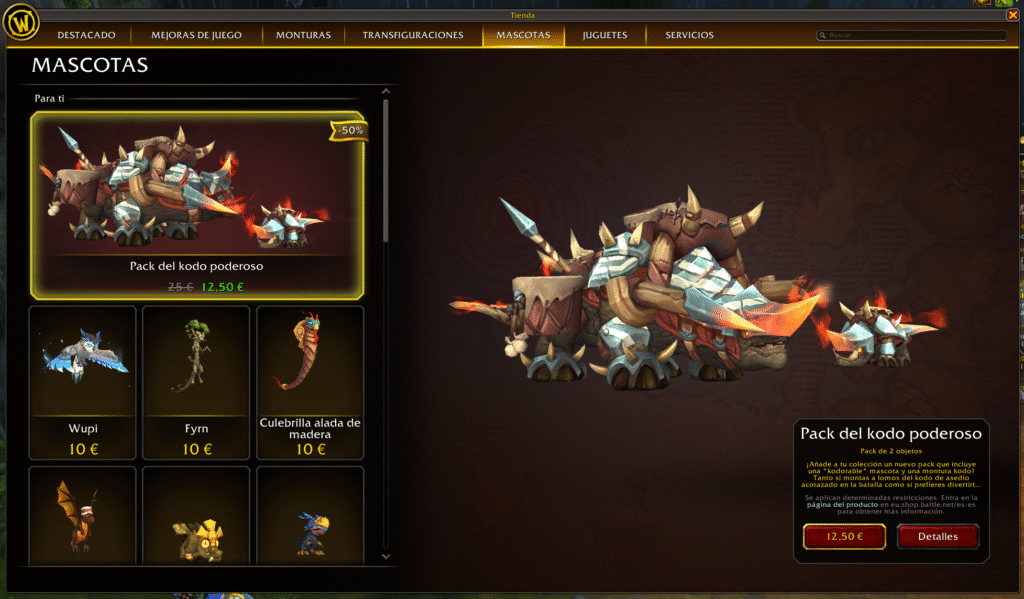This screenshot has width=1024, height=599.
Task: Select the Pack del kodo poderoso card
Action: (198, 204)
